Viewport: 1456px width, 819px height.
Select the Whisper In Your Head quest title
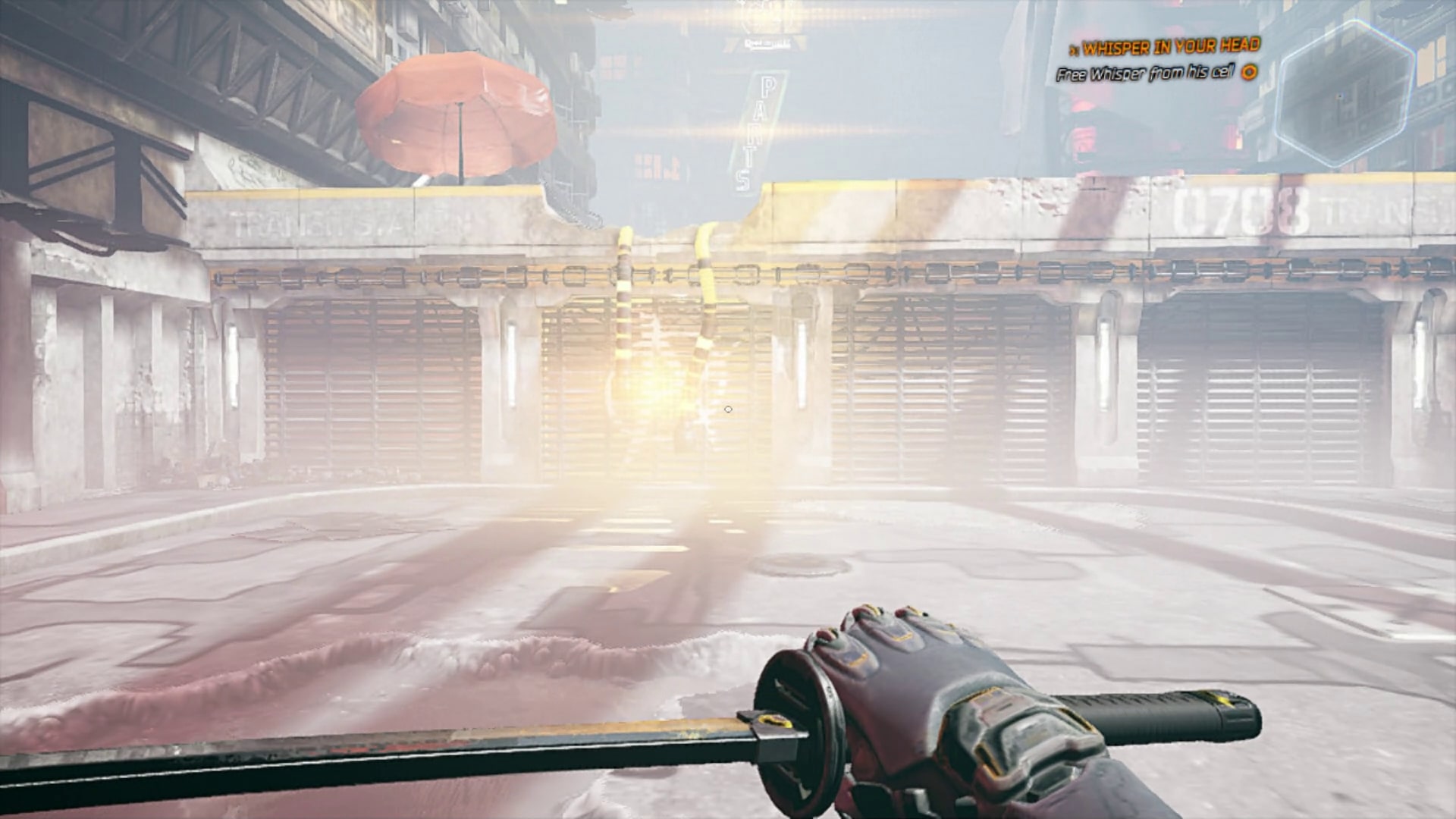(1171, 48)
